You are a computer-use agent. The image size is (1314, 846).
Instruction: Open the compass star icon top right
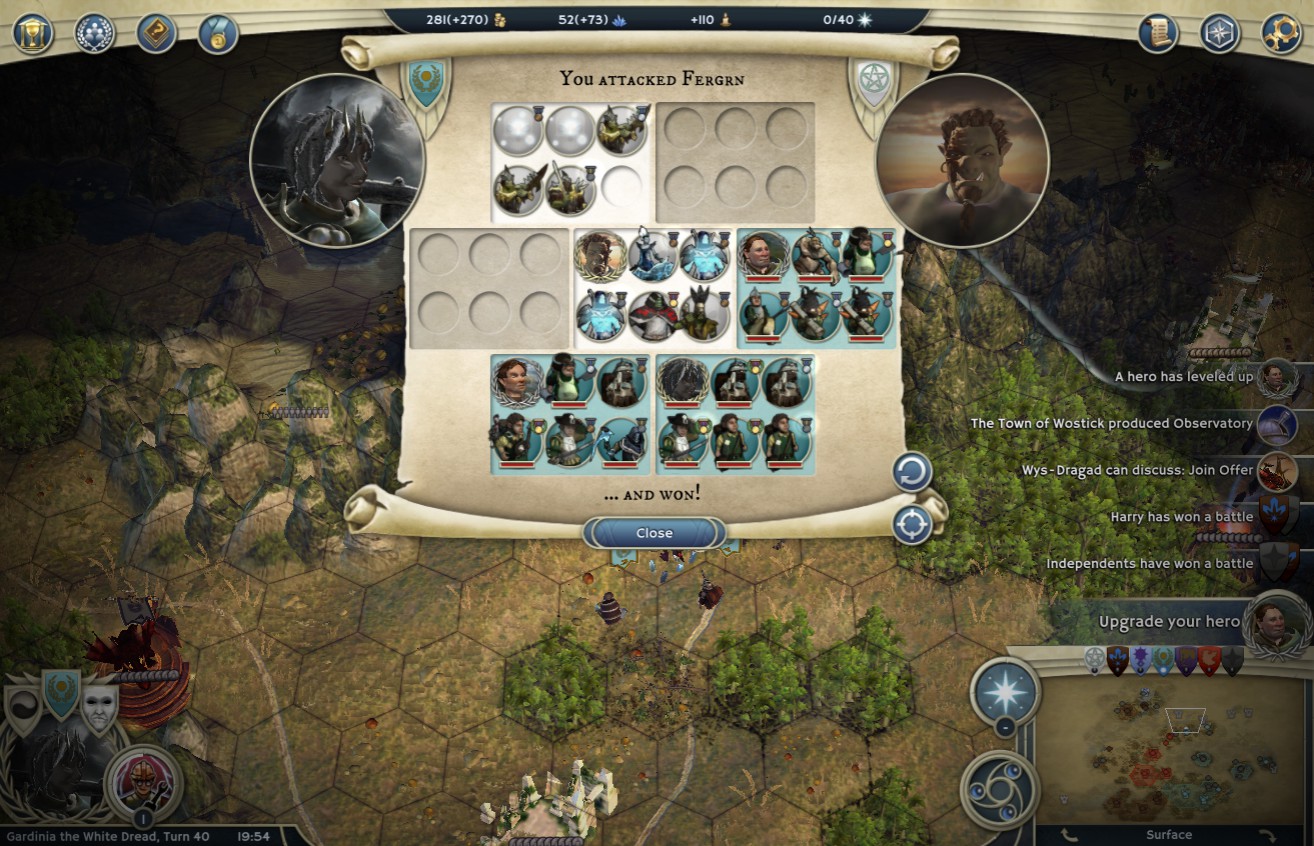click(x=1220, y=33)
